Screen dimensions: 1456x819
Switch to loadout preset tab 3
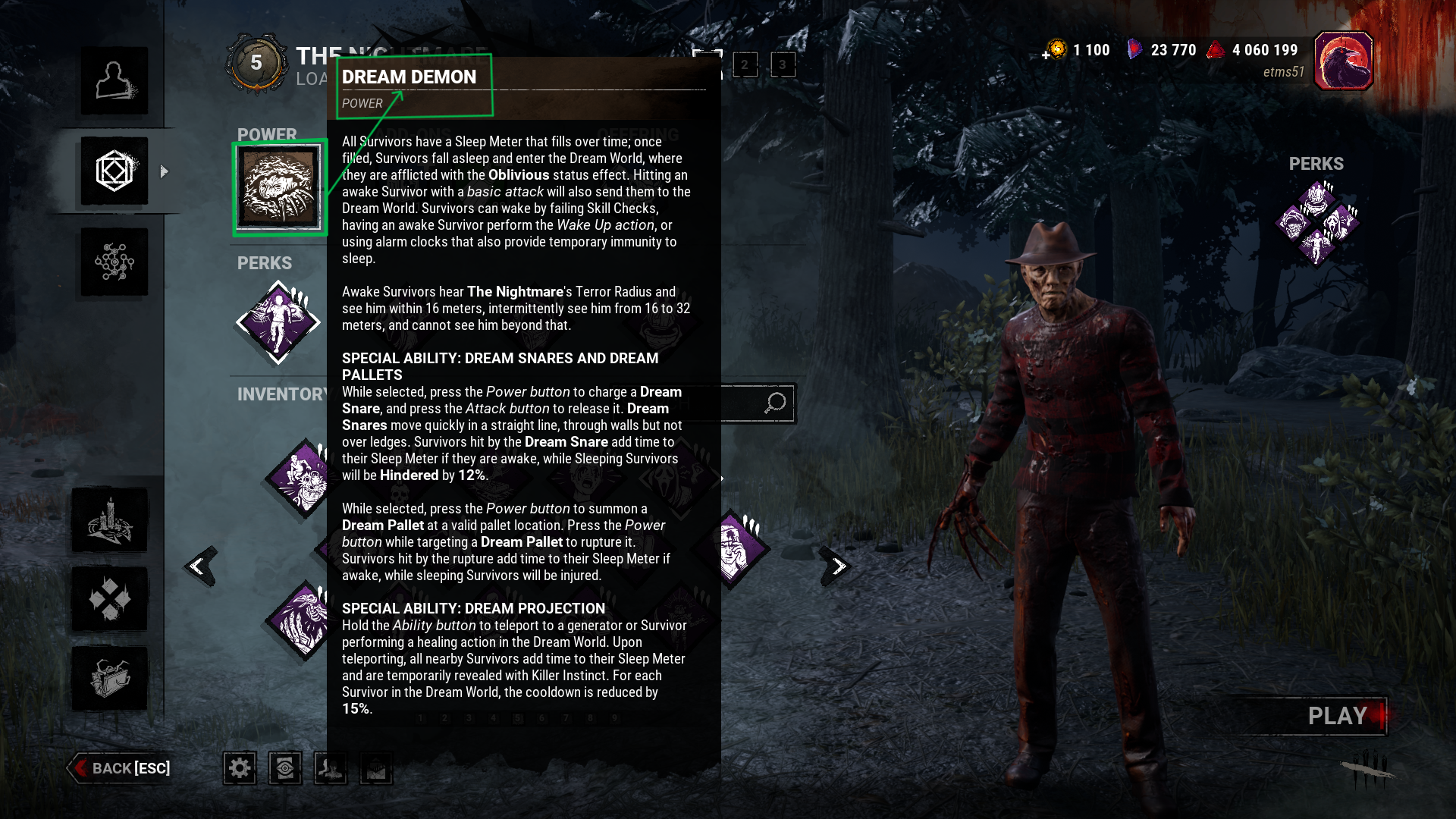click(x=782, y=65)
